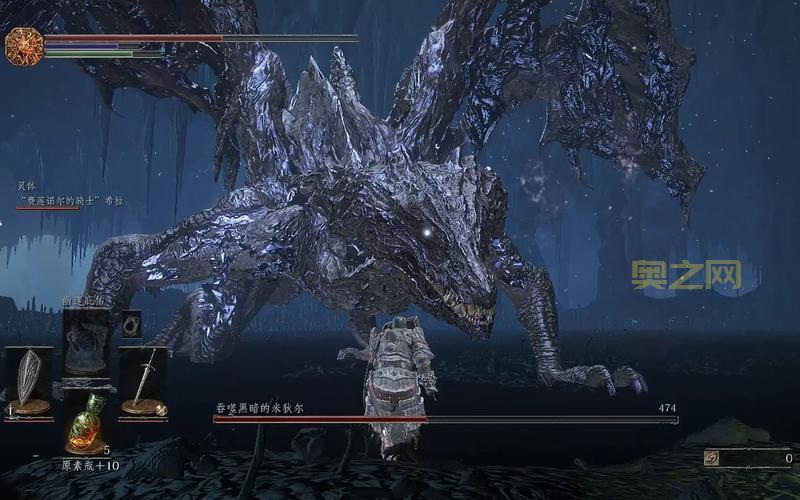Choose the right-hand greatsword weapon slot
The image size is (800, 500).
[144, 380]
